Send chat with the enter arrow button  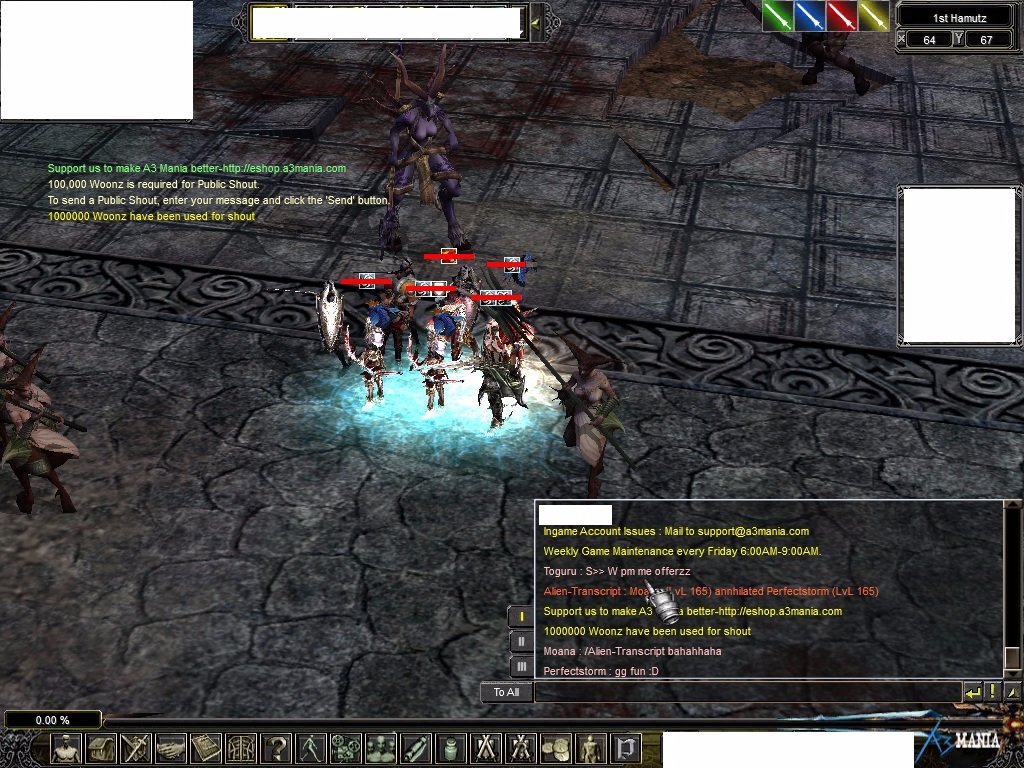pyautogui.click(x=972, y=692)
